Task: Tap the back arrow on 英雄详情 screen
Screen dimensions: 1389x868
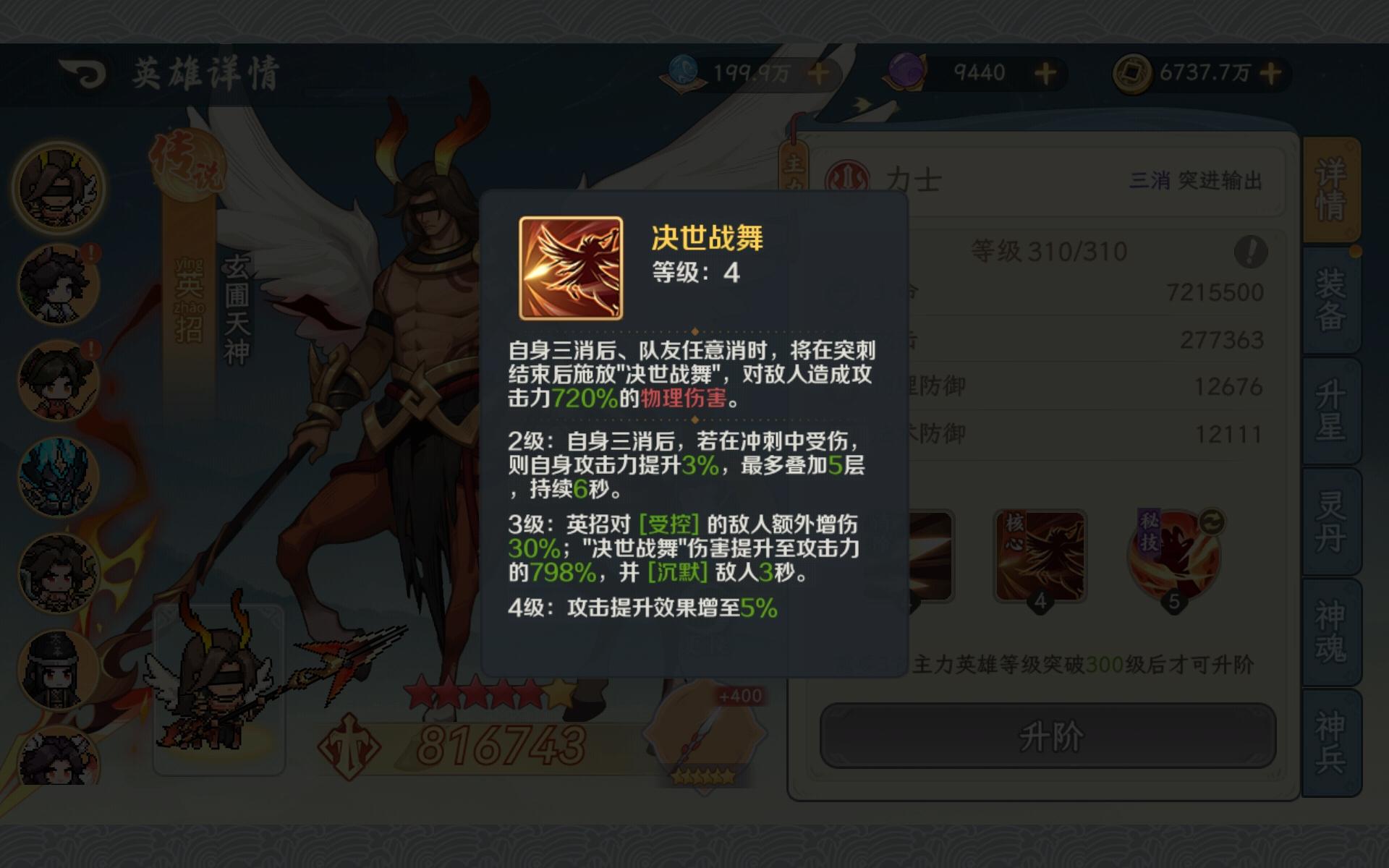Action: coord(82,72)
